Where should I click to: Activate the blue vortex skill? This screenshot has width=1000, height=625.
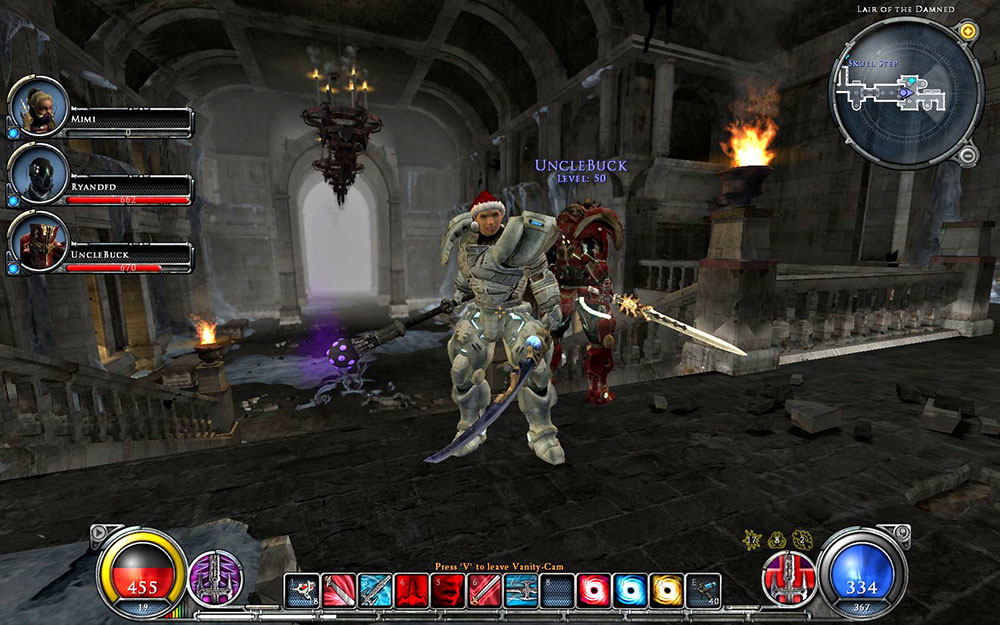630,590
